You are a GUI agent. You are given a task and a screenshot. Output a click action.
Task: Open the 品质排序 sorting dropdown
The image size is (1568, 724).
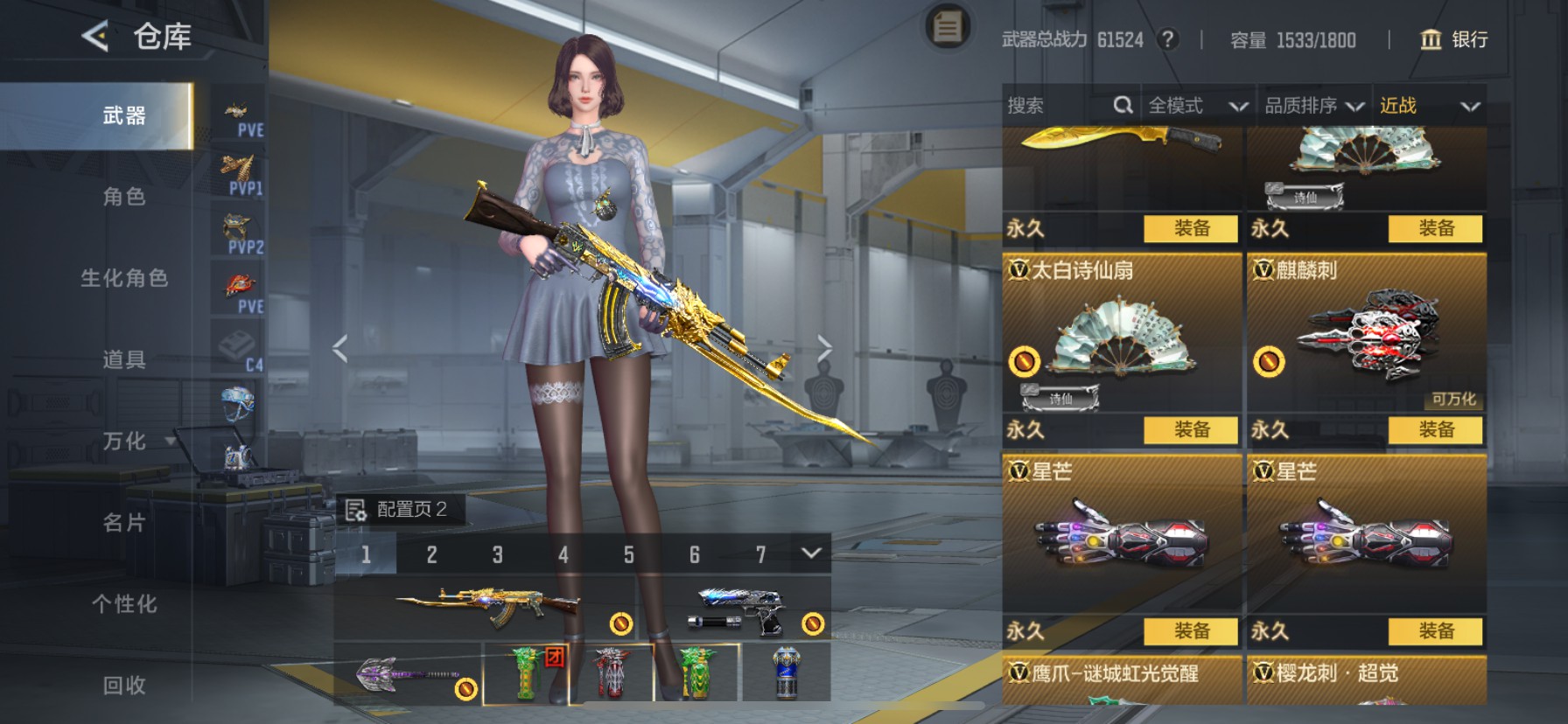coord(1313,106)
